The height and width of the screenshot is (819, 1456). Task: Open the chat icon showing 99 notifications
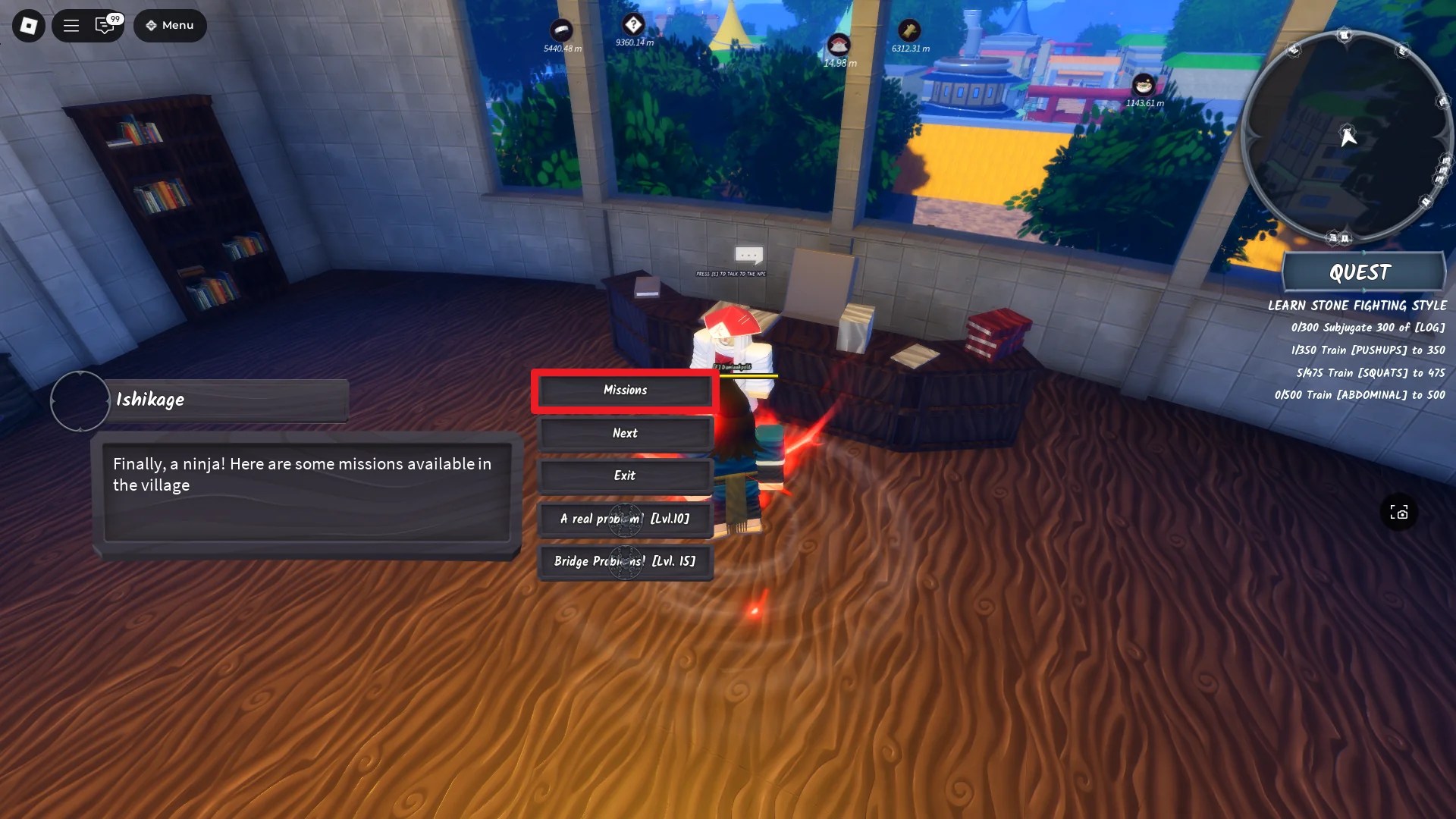(x=104, y=25)
